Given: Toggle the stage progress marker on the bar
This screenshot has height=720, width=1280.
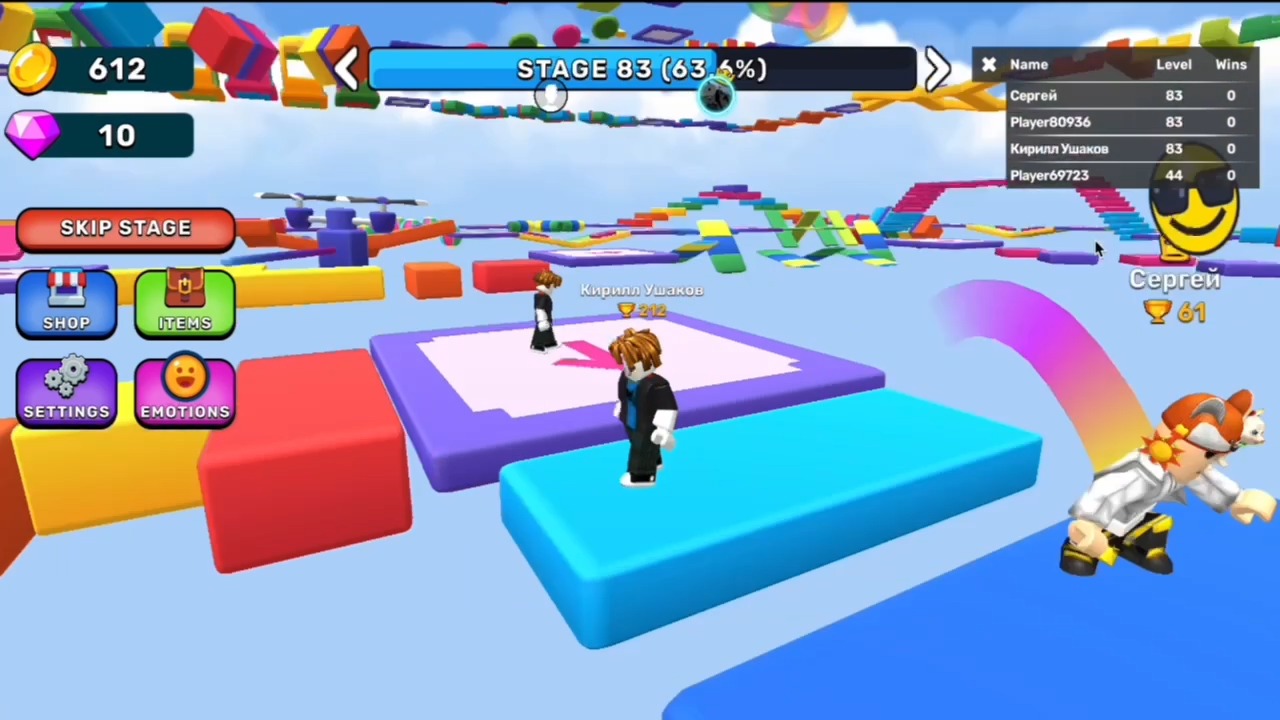Looking at the screenshot, I should 550,95.
